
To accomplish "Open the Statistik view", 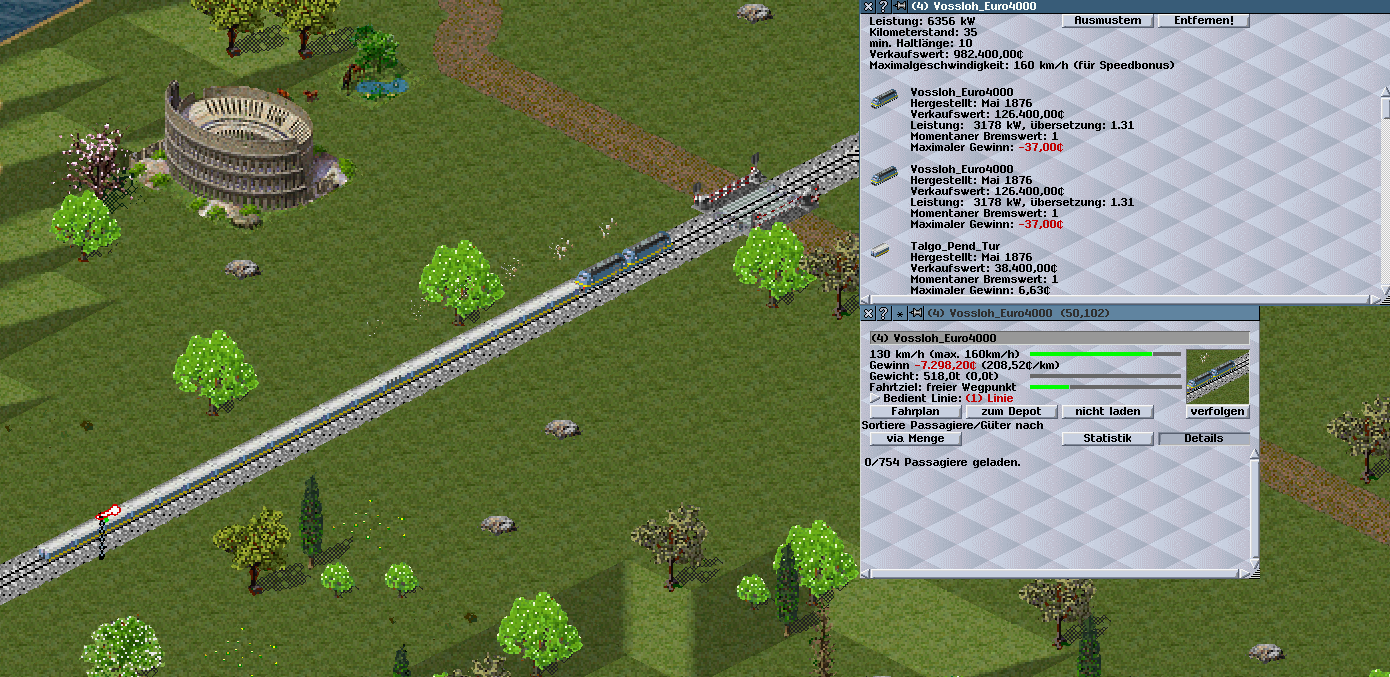I will (x=1107, y=438).
